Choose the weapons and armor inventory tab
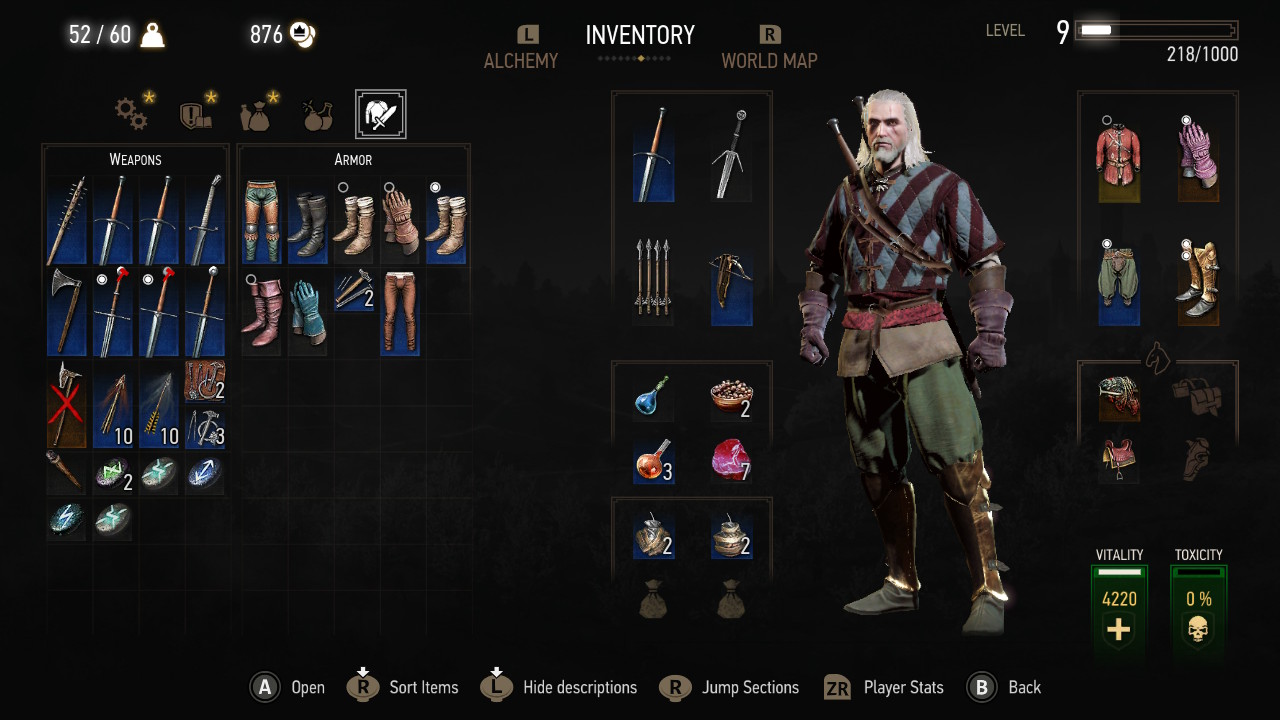 pyautogui.click(x=380, y=114)
